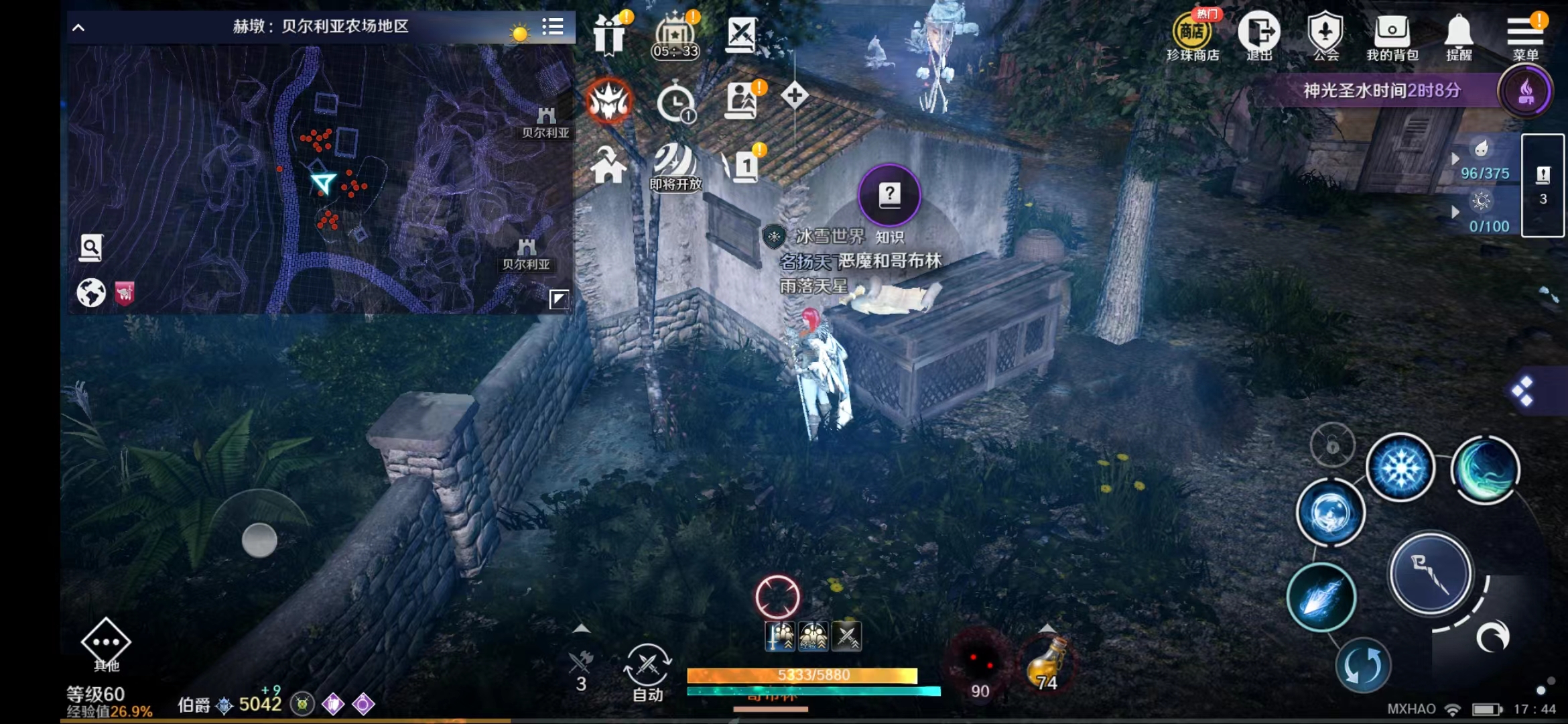Open the minimap list menu icon
Screen dimensions: 1568x724
coord(553,28)
